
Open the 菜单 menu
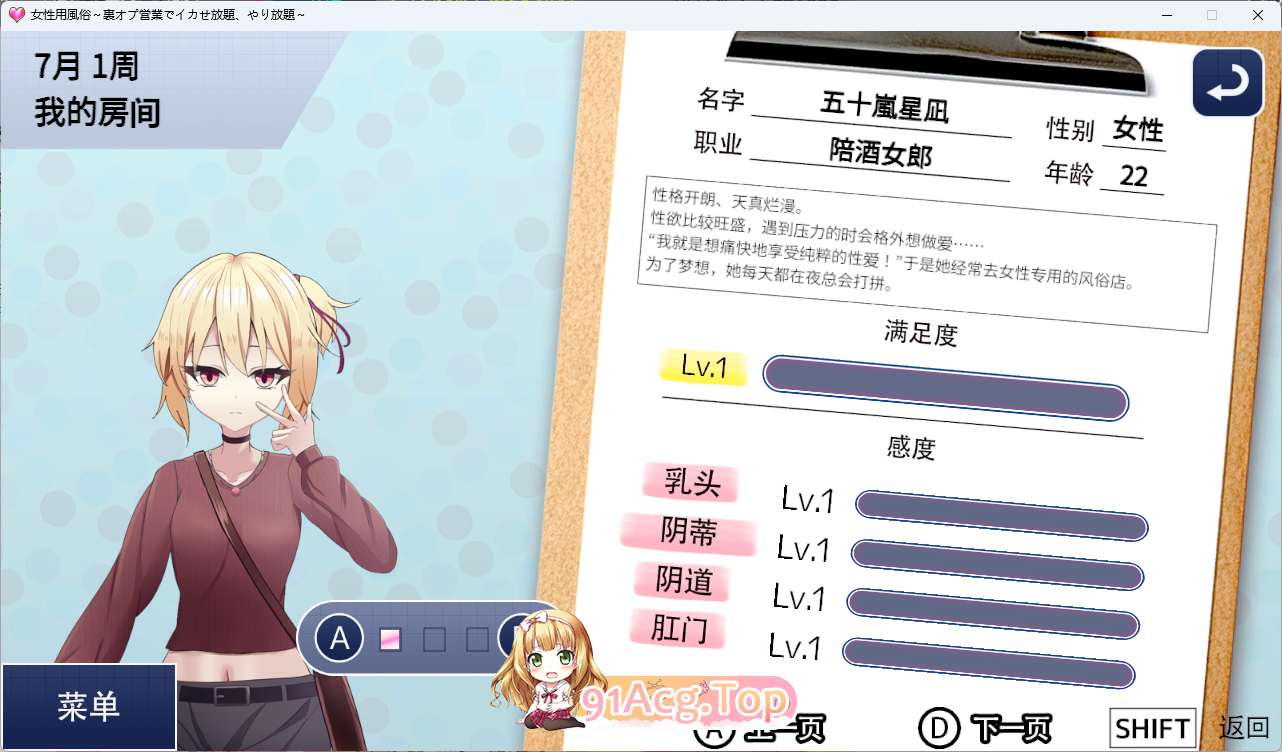tap(88, 705)
